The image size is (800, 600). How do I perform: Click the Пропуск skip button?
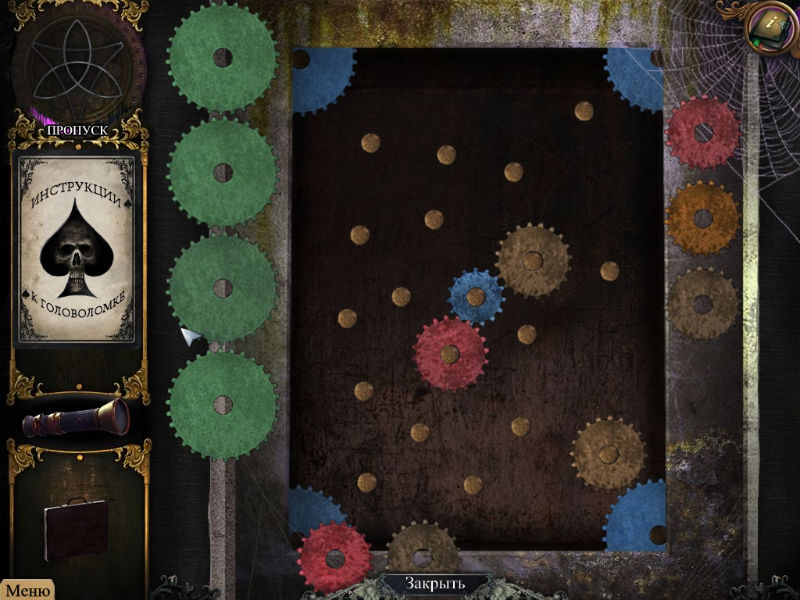80,130
